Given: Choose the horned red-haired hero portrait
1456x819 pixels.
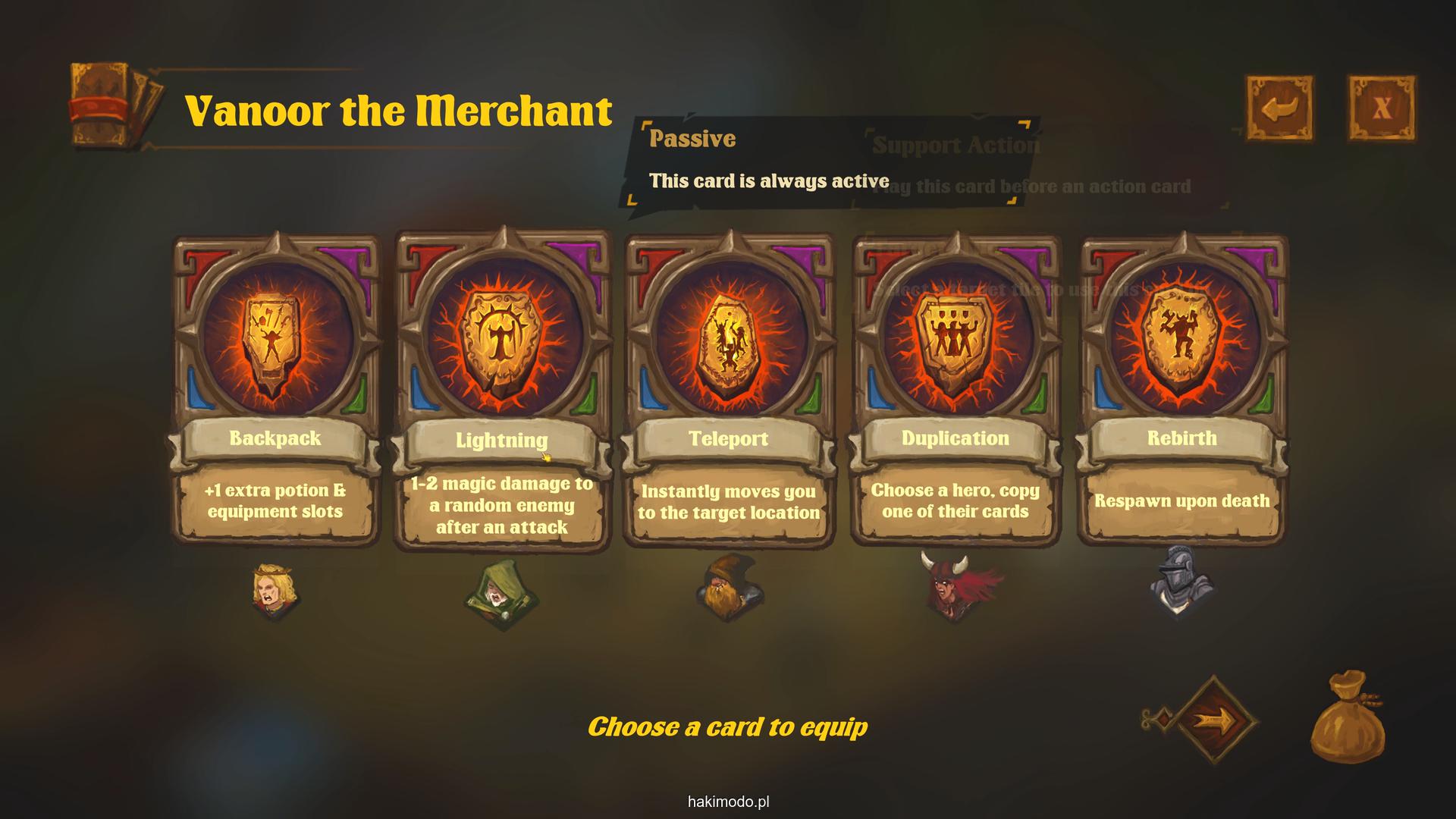Looking at the screenshot, I should coord(955,588).
